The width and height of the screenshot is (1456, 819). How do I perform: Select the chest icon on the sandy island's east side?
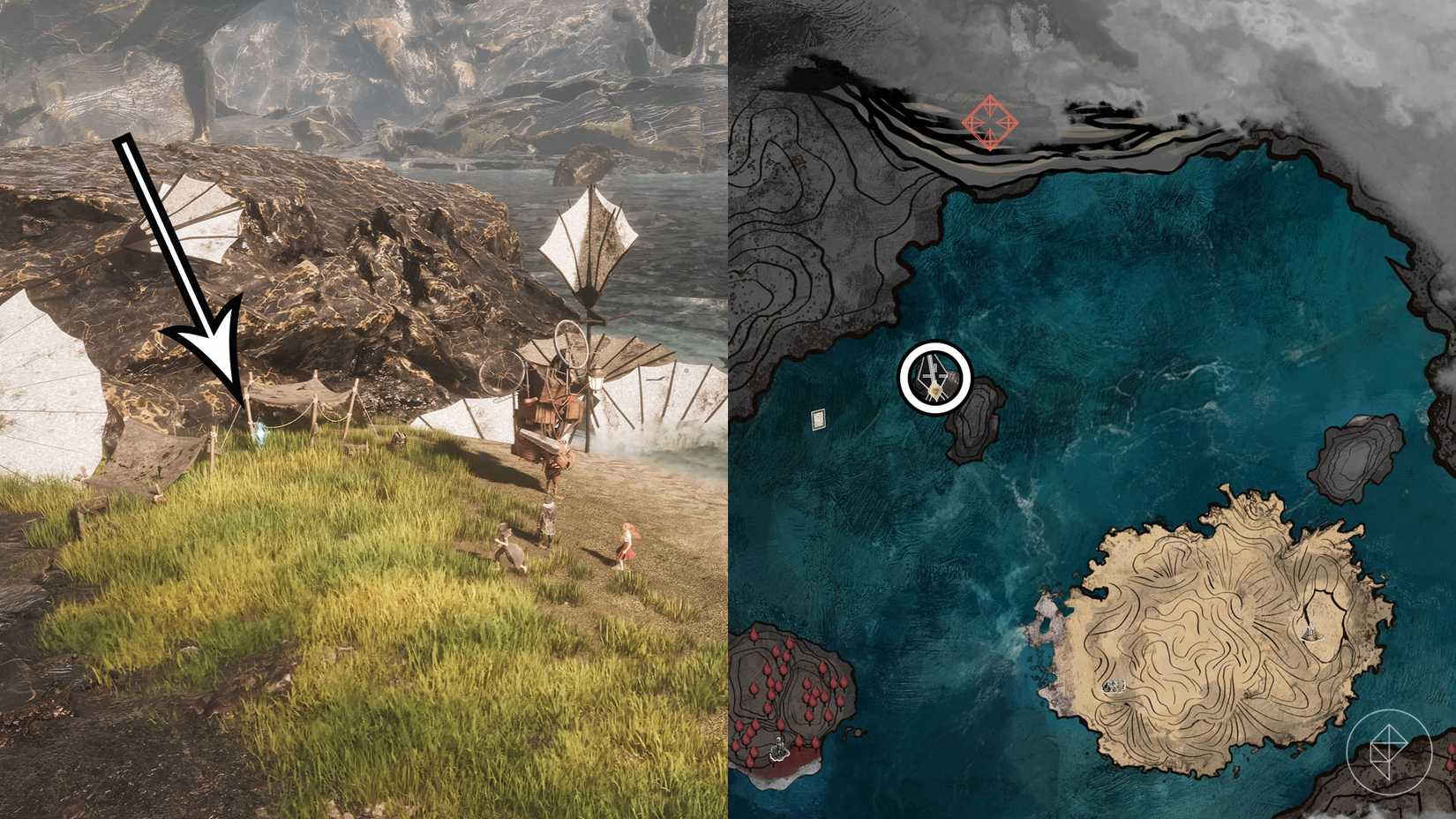(x=1310, y=633)
